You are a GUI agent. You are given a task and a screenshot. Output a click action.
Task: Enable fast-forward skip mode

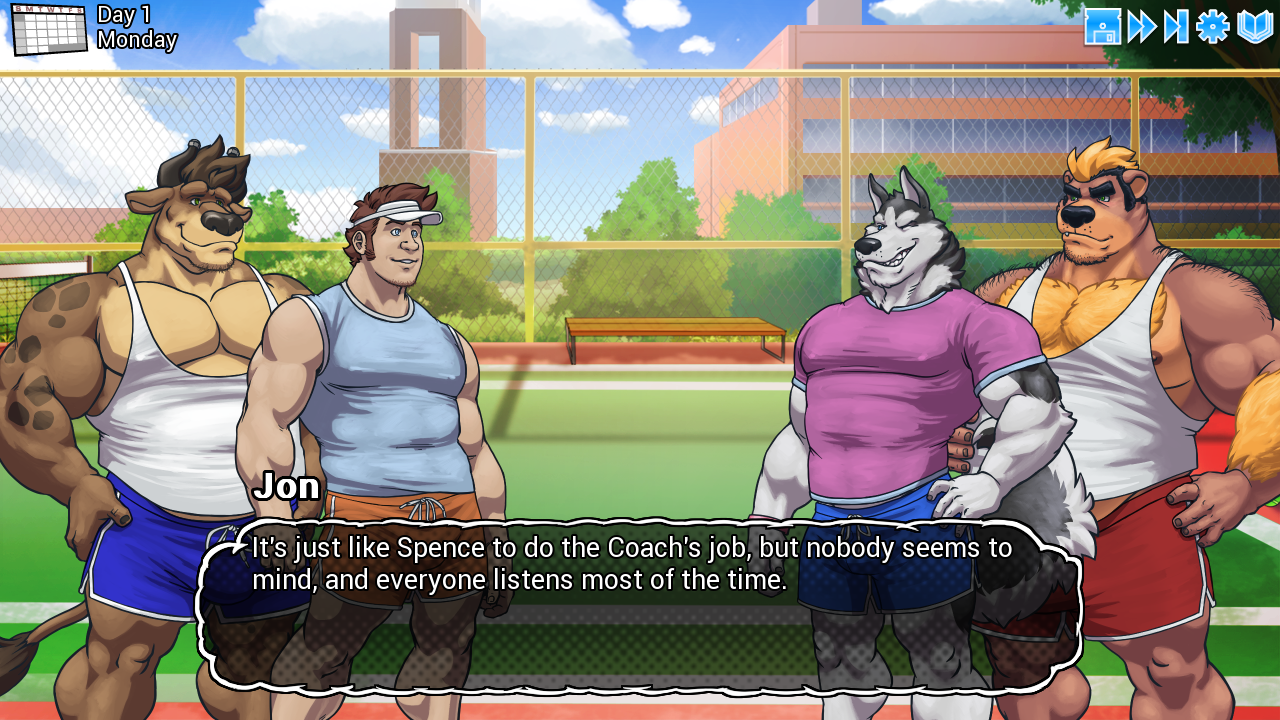coord(1140,27)
